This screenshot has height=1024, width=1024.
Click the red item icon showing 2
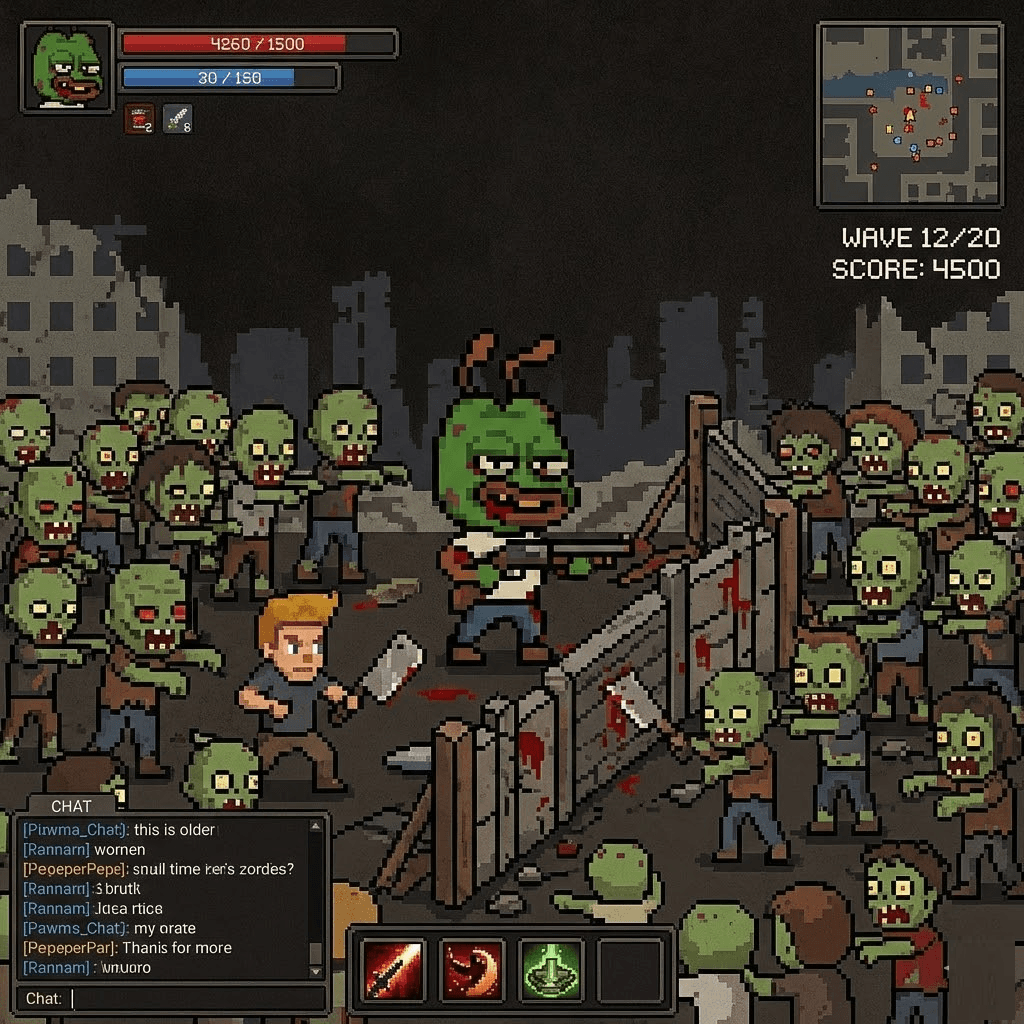[139, 120]
